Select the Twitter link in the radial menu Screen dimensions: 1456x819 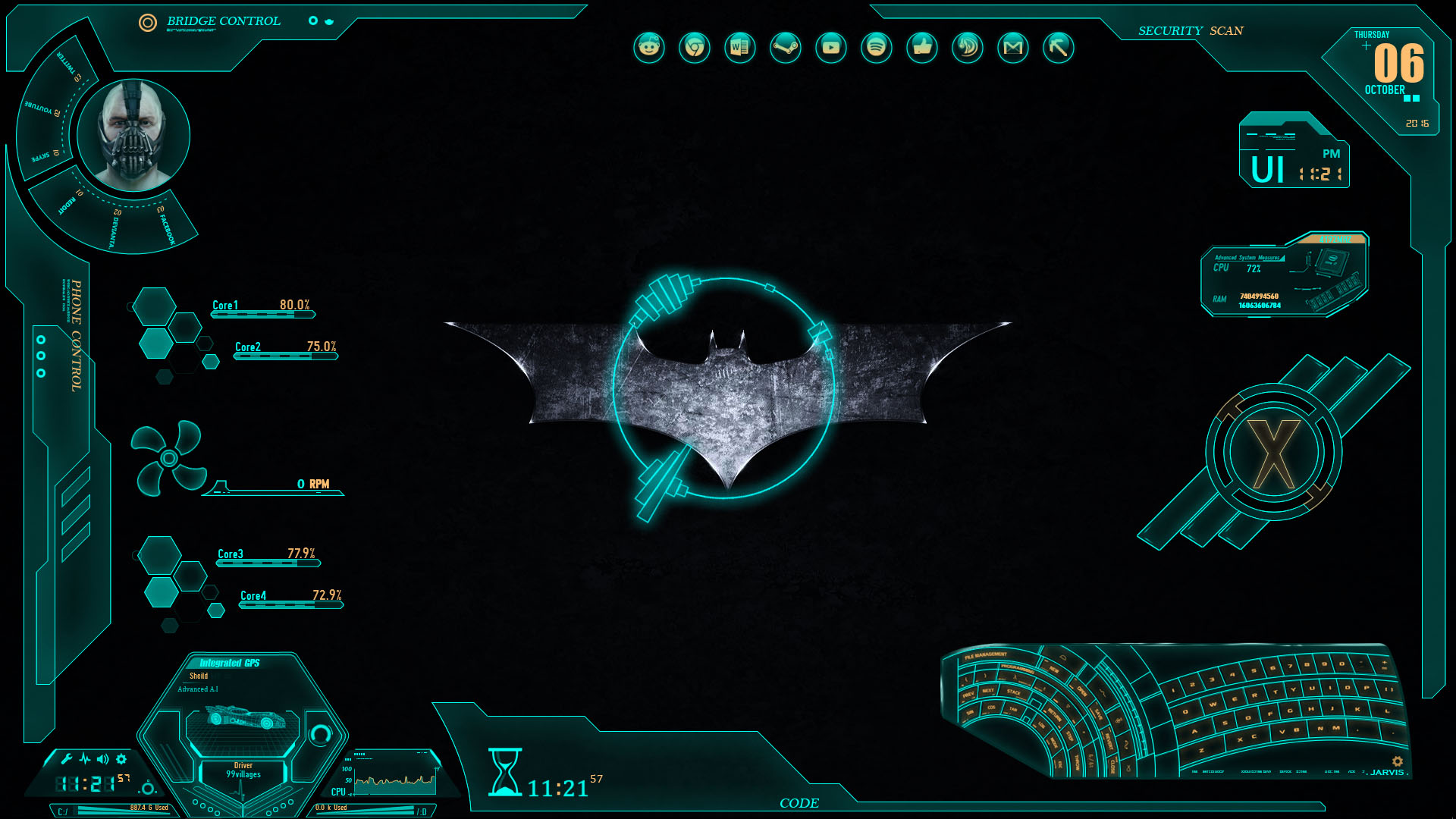tap(70, 67)
